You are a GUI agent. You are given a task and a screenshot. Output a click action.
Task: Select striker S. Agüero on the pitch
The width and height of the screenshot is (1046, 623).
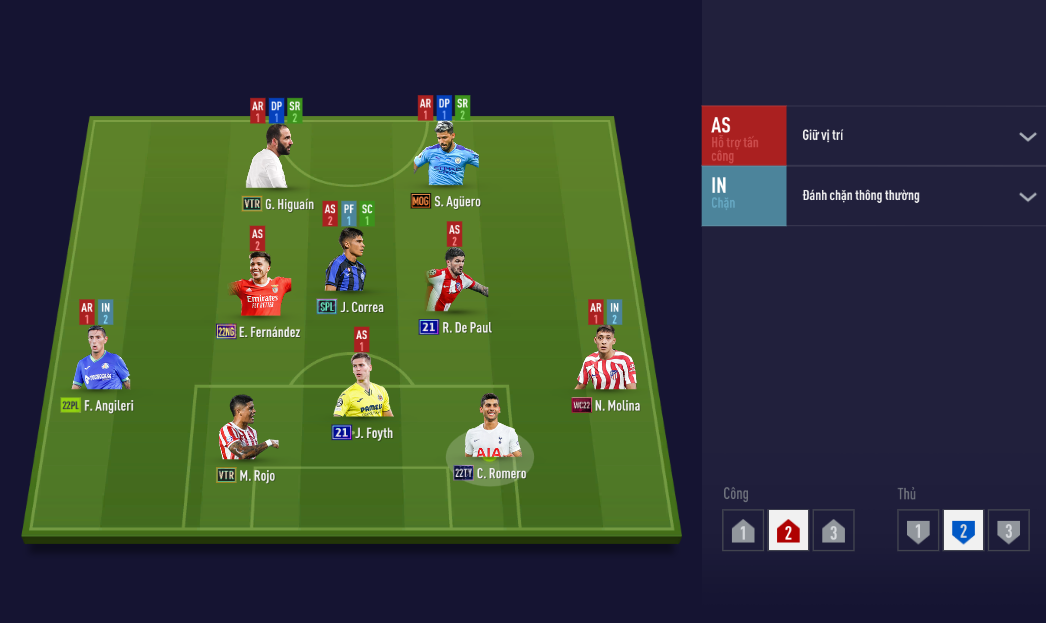point(445,157)
